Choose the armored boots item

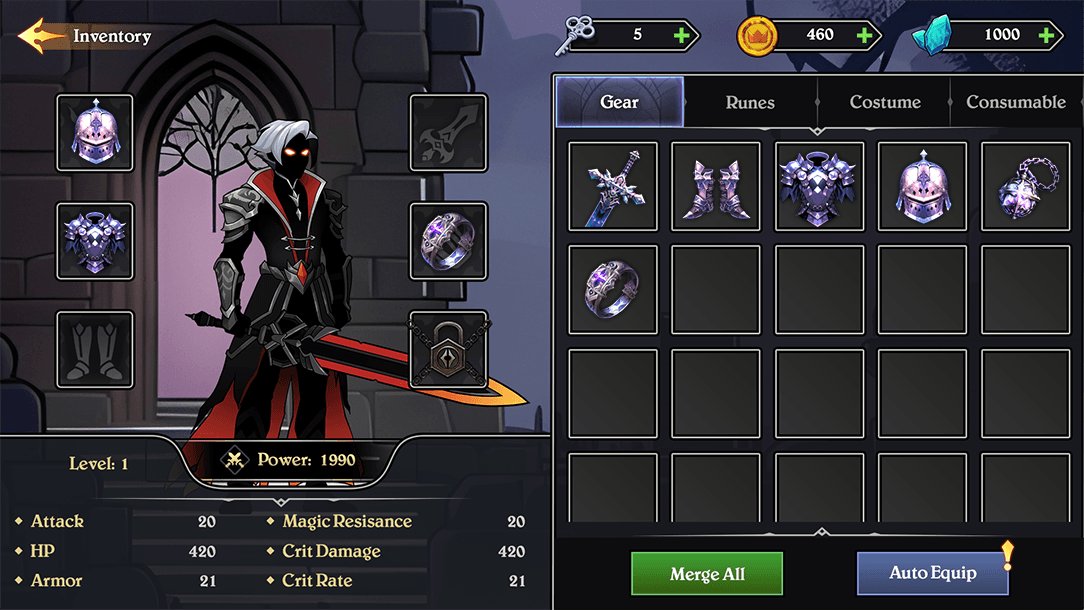(x=716, y=186)
